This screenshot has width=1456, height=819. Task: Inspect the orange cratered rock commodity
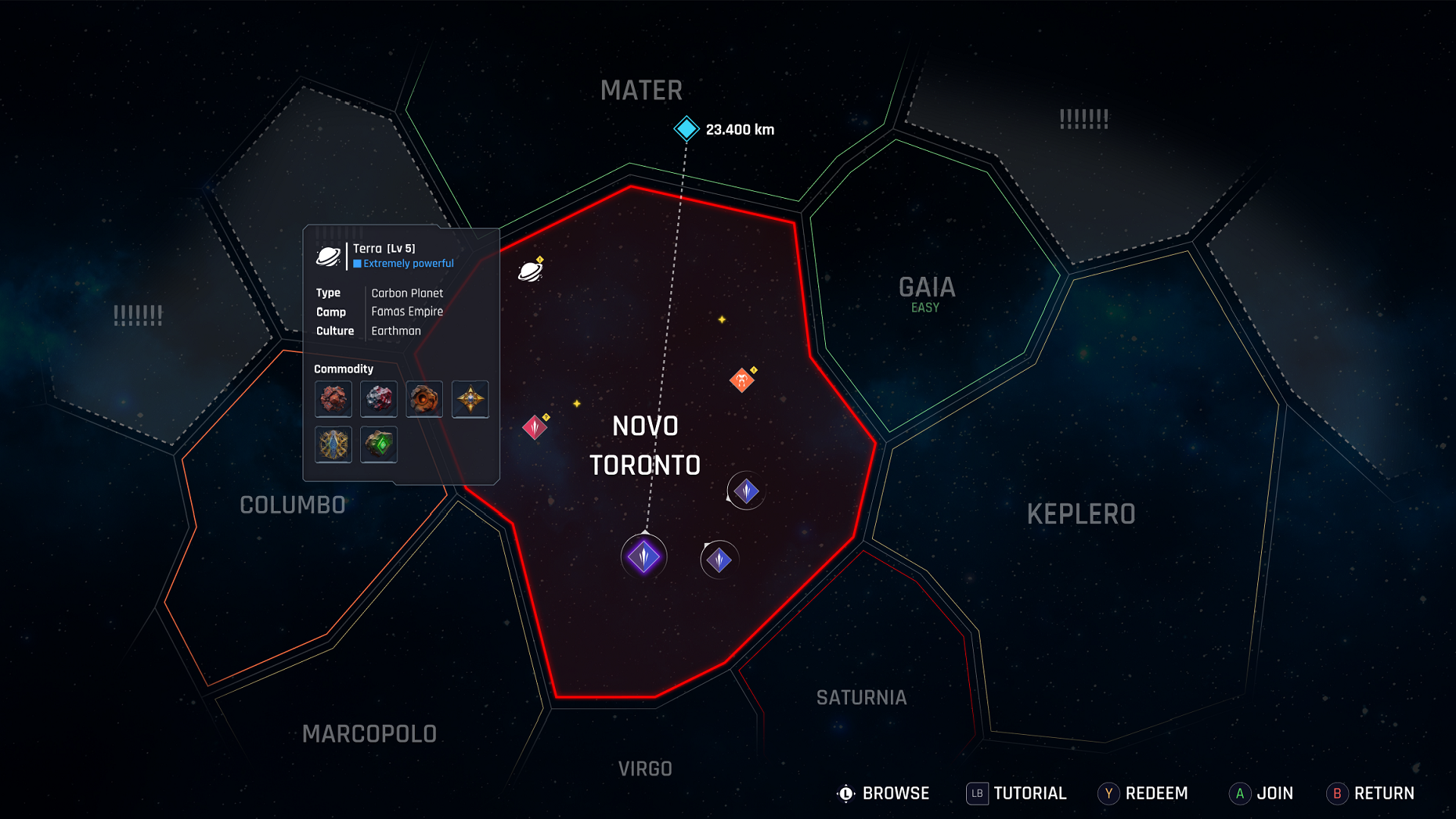click(425, 399)
